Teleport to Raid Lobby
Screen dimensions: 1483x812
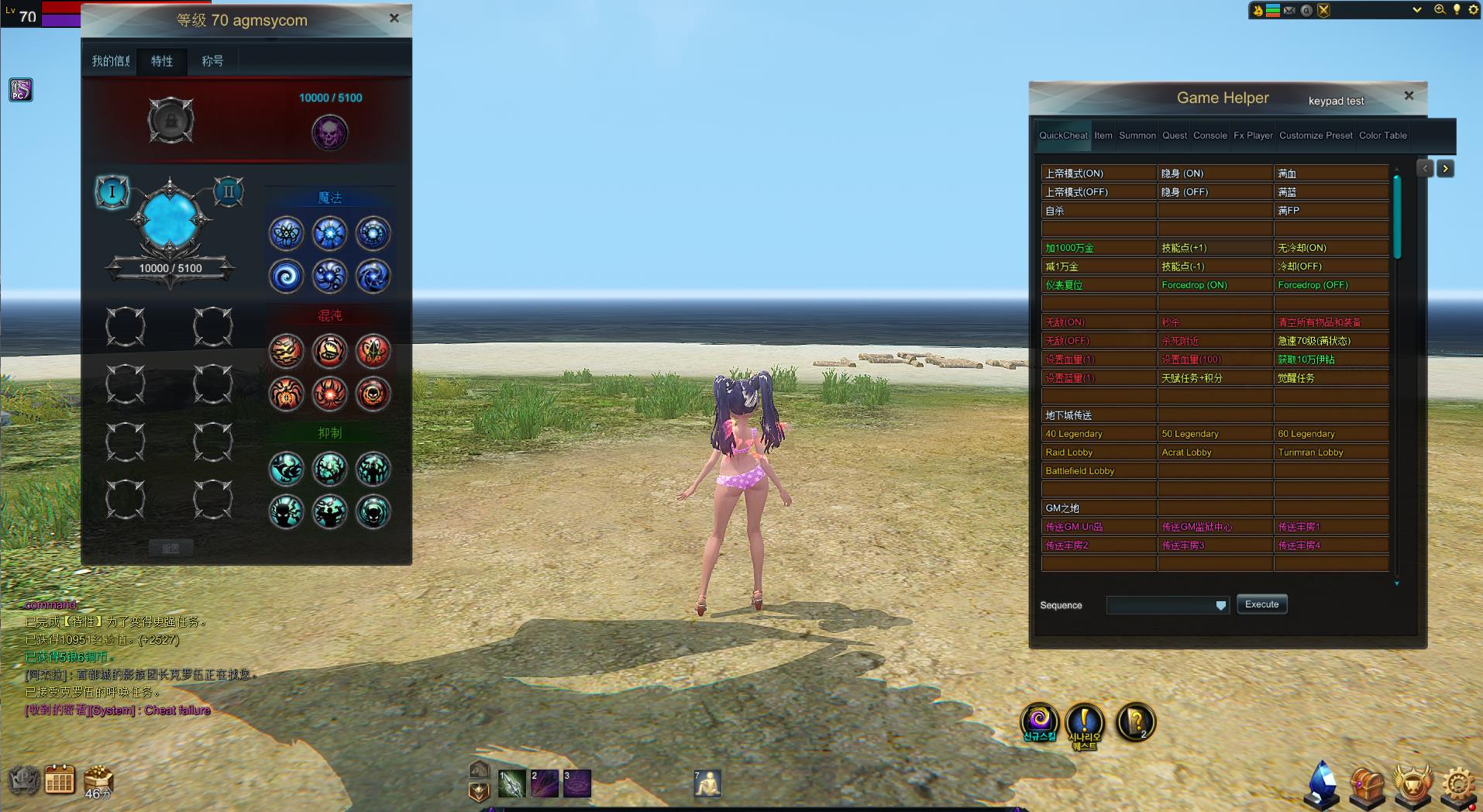[x=1098, y=452]
